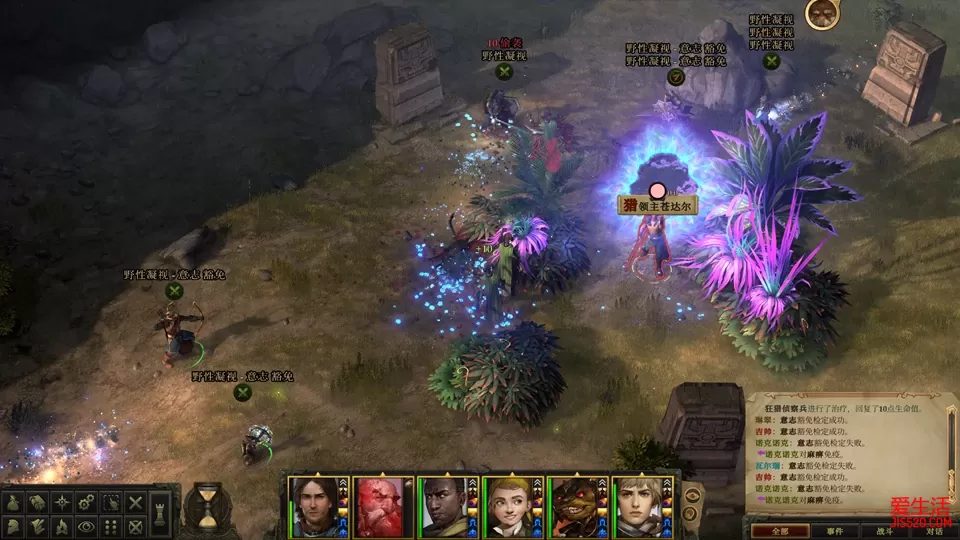
Task: Switch to the 对话 log tab
Action: (x=934, y=531)
